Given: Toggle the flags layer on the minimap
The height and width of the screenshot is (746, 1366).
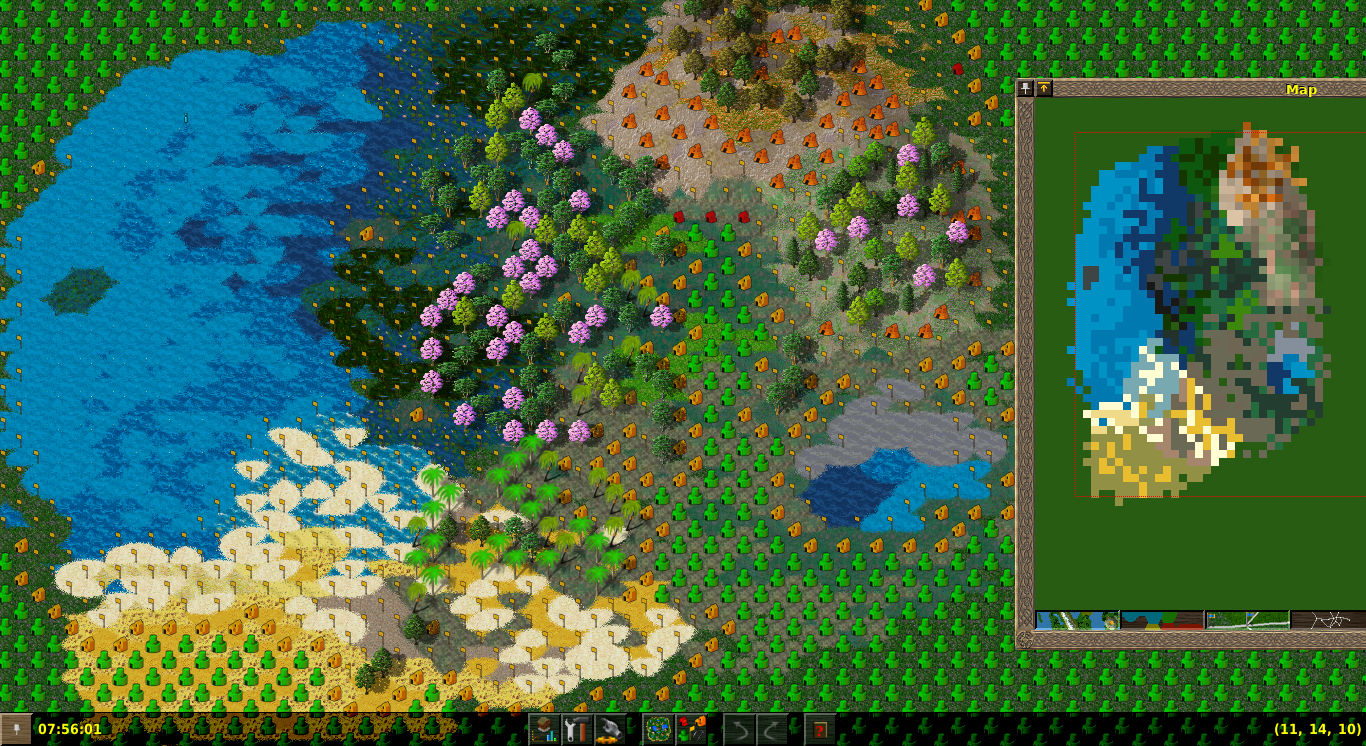Looking at the screenshot, I should [1247, 620].
